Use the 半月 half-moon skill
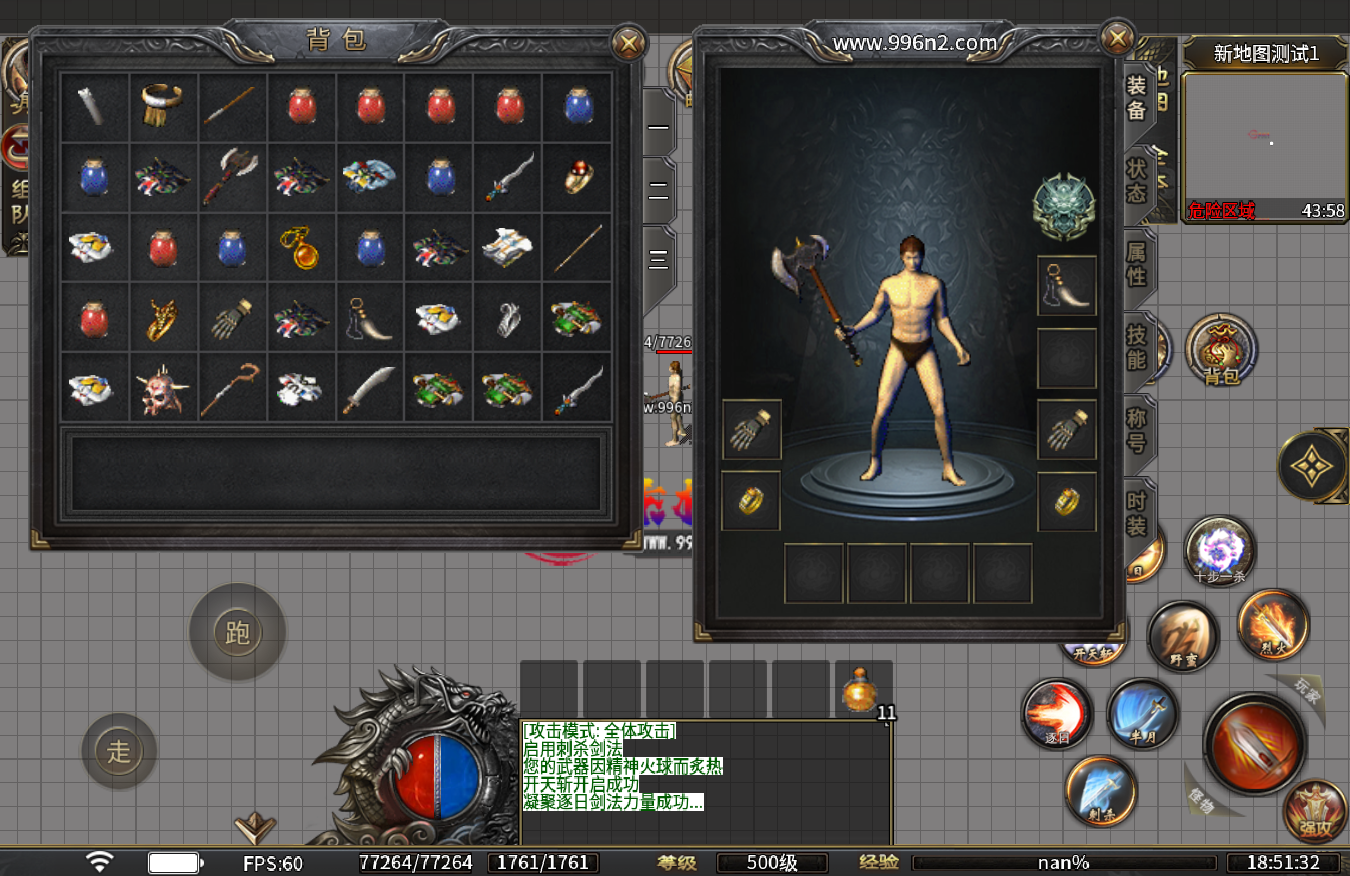 1142,713
